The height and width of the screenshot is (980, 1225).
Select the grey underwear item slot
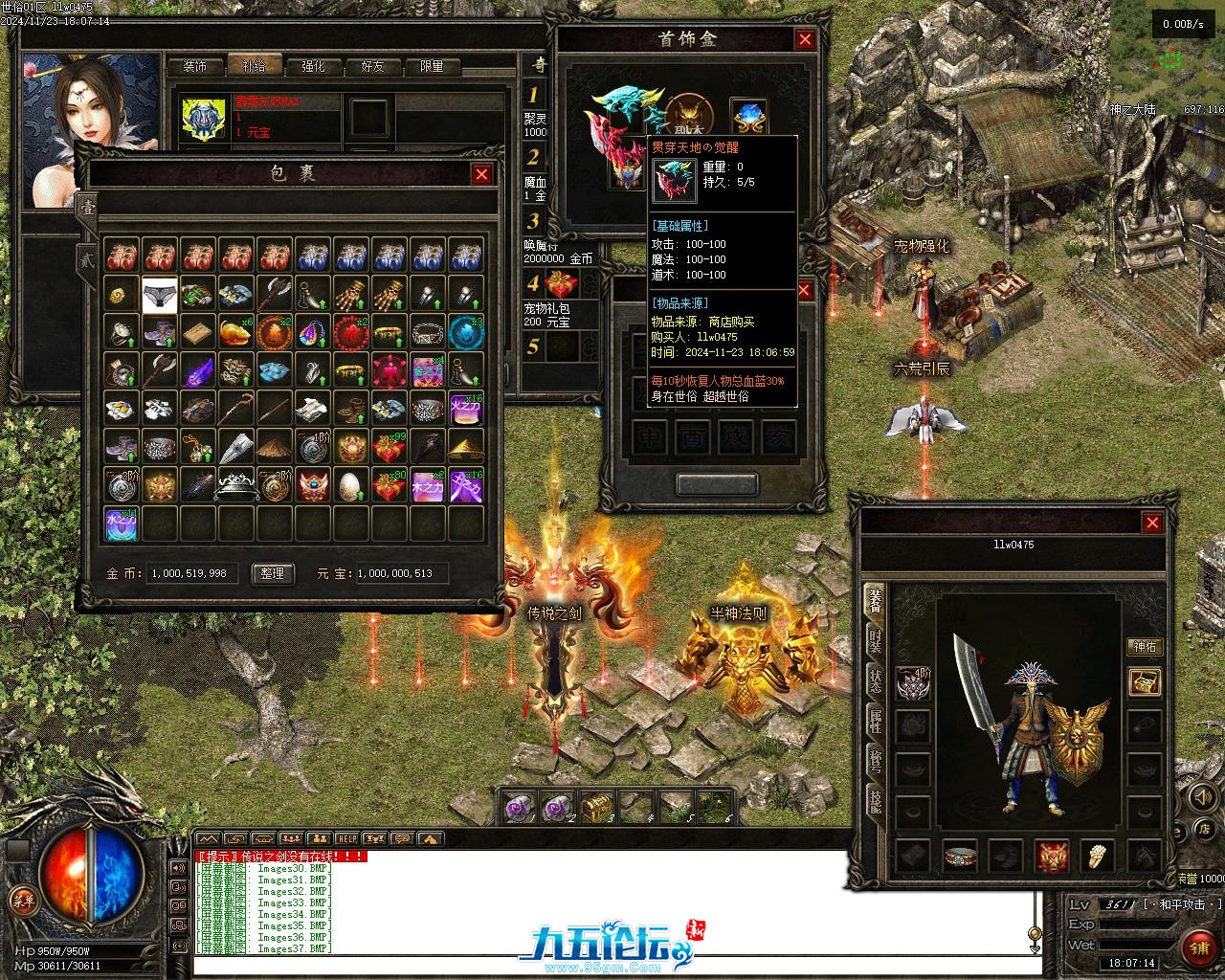(160, 295)
